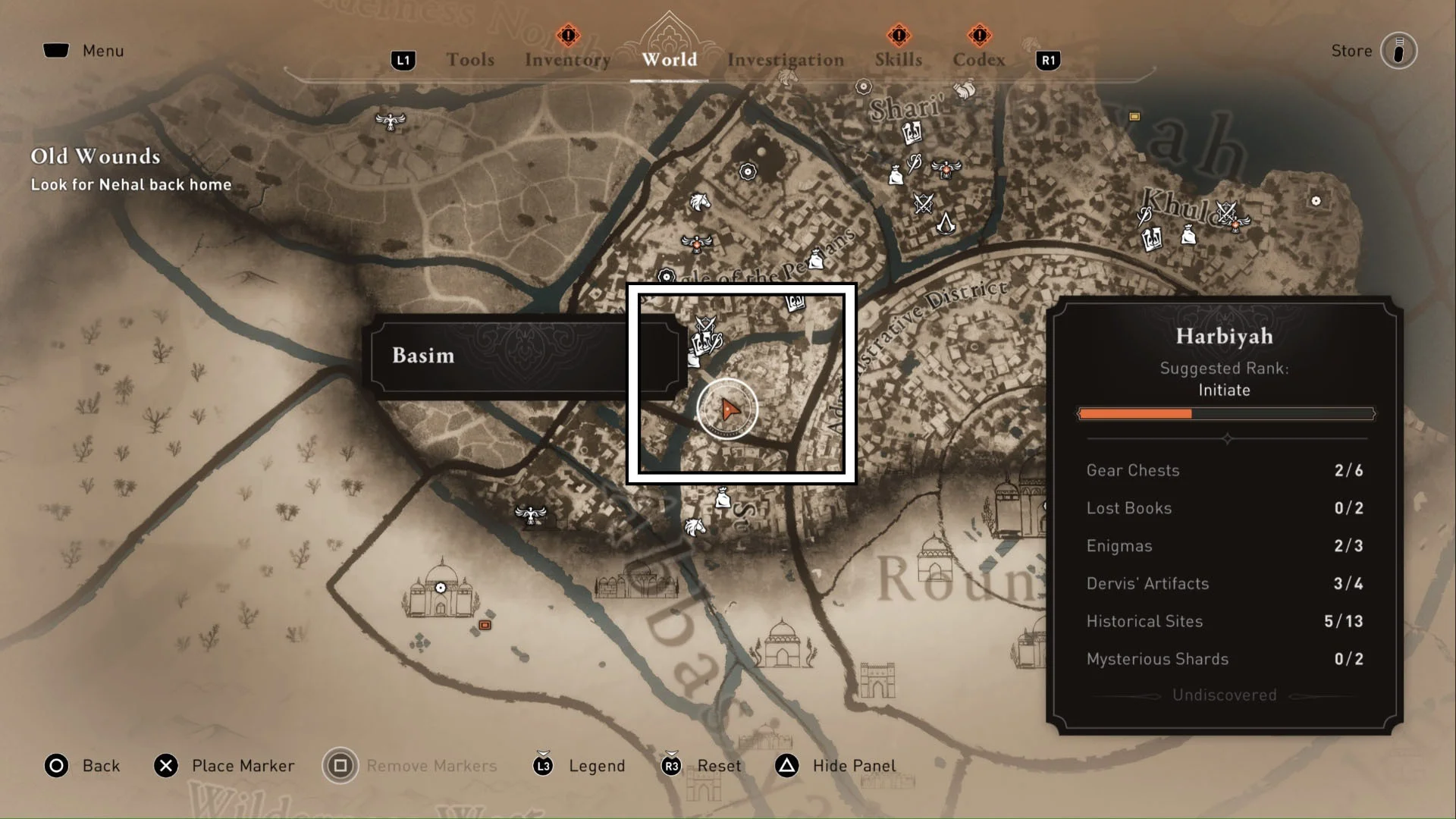Go to the Investigation tab
Image resolution: width=1456 pixels, height=819 pixels.
tap(786, 59)
